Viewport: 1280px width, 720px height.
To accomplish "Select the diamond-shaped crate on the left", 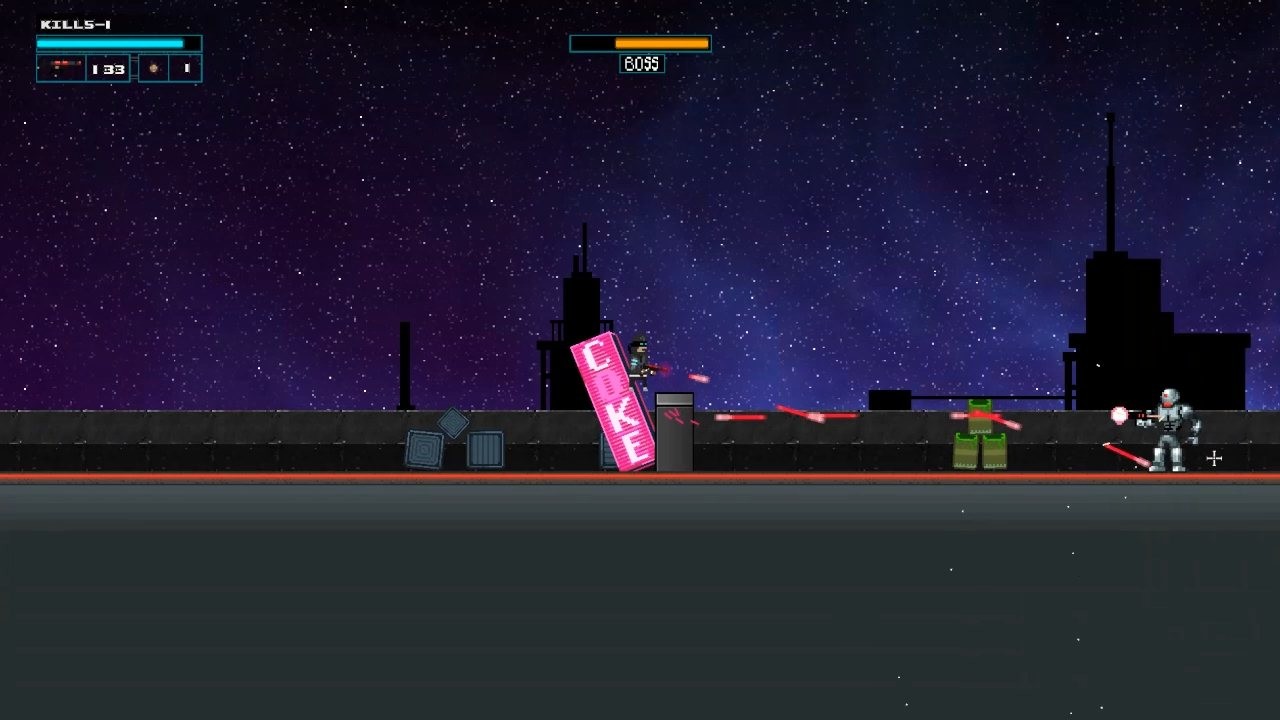I will [455, 424].
